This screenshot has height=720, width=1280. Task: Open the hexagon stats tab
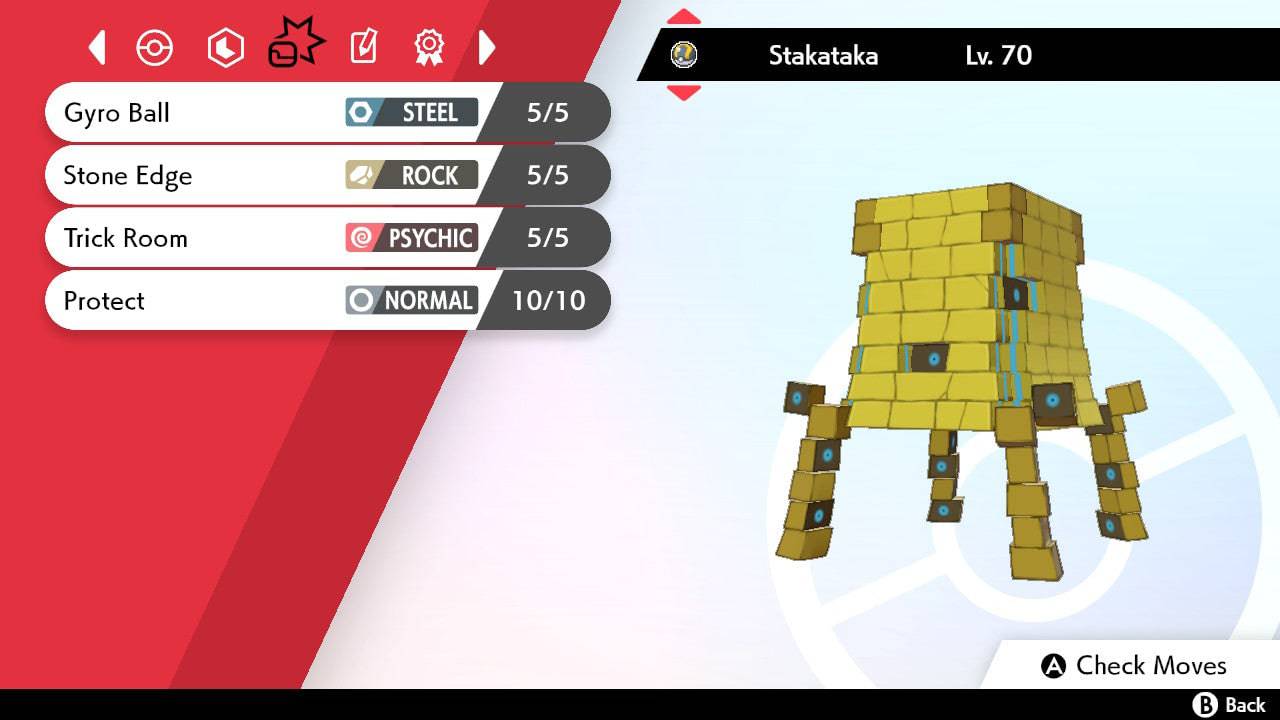225,47
